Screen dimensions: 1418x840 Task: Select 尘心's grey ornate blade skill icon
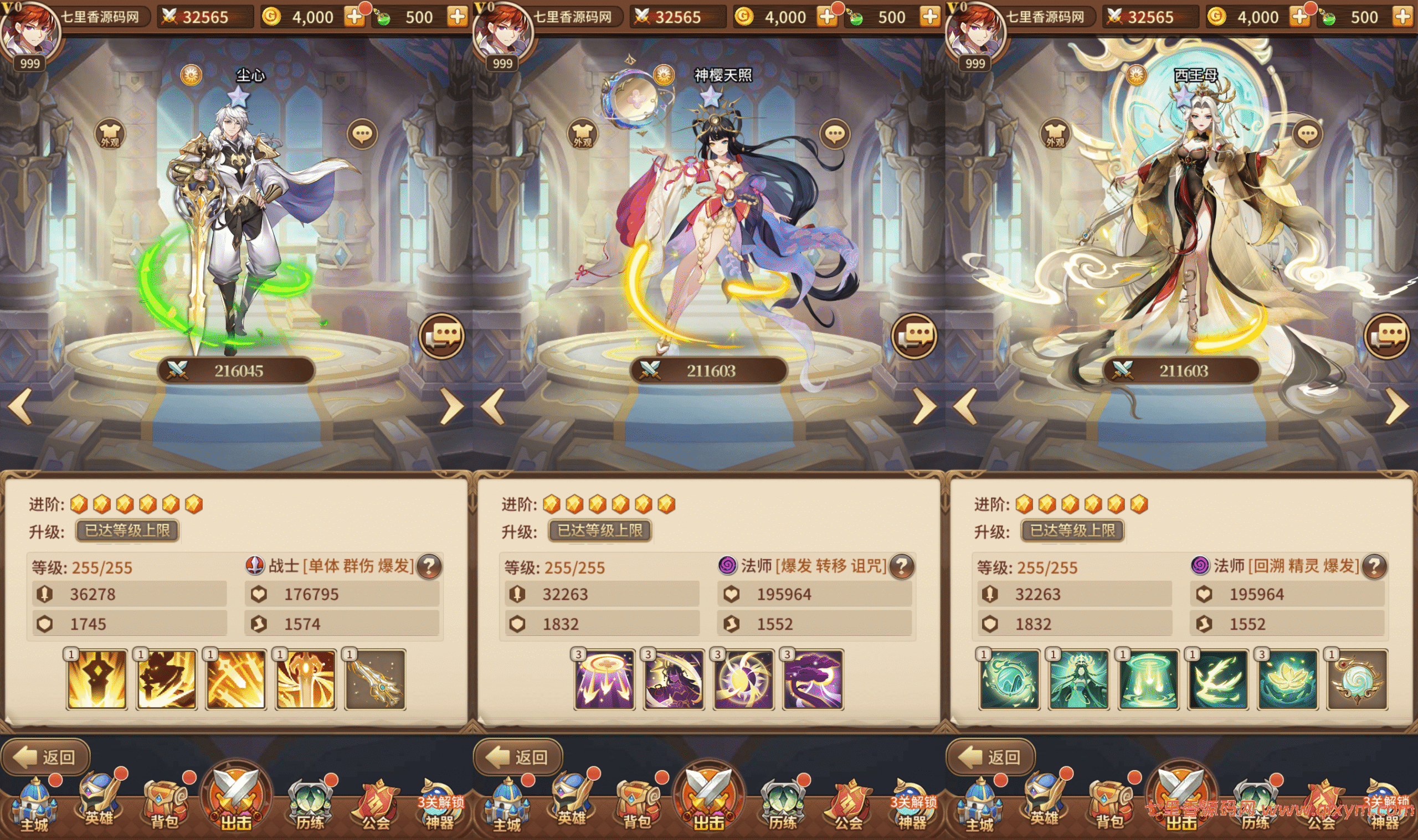click(x=376, y=680)
